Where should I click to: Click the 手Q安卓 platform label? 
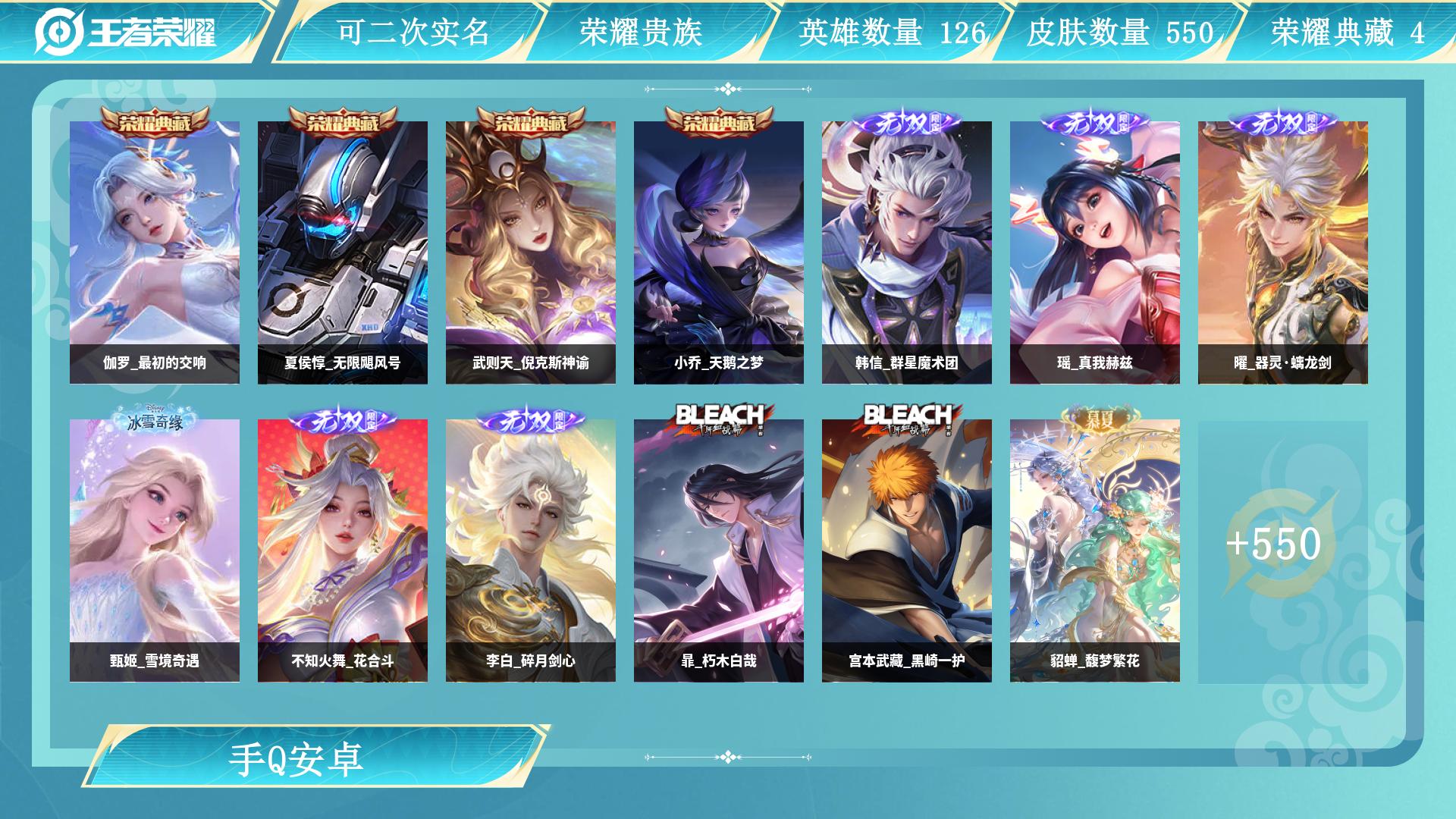point(297,759)
